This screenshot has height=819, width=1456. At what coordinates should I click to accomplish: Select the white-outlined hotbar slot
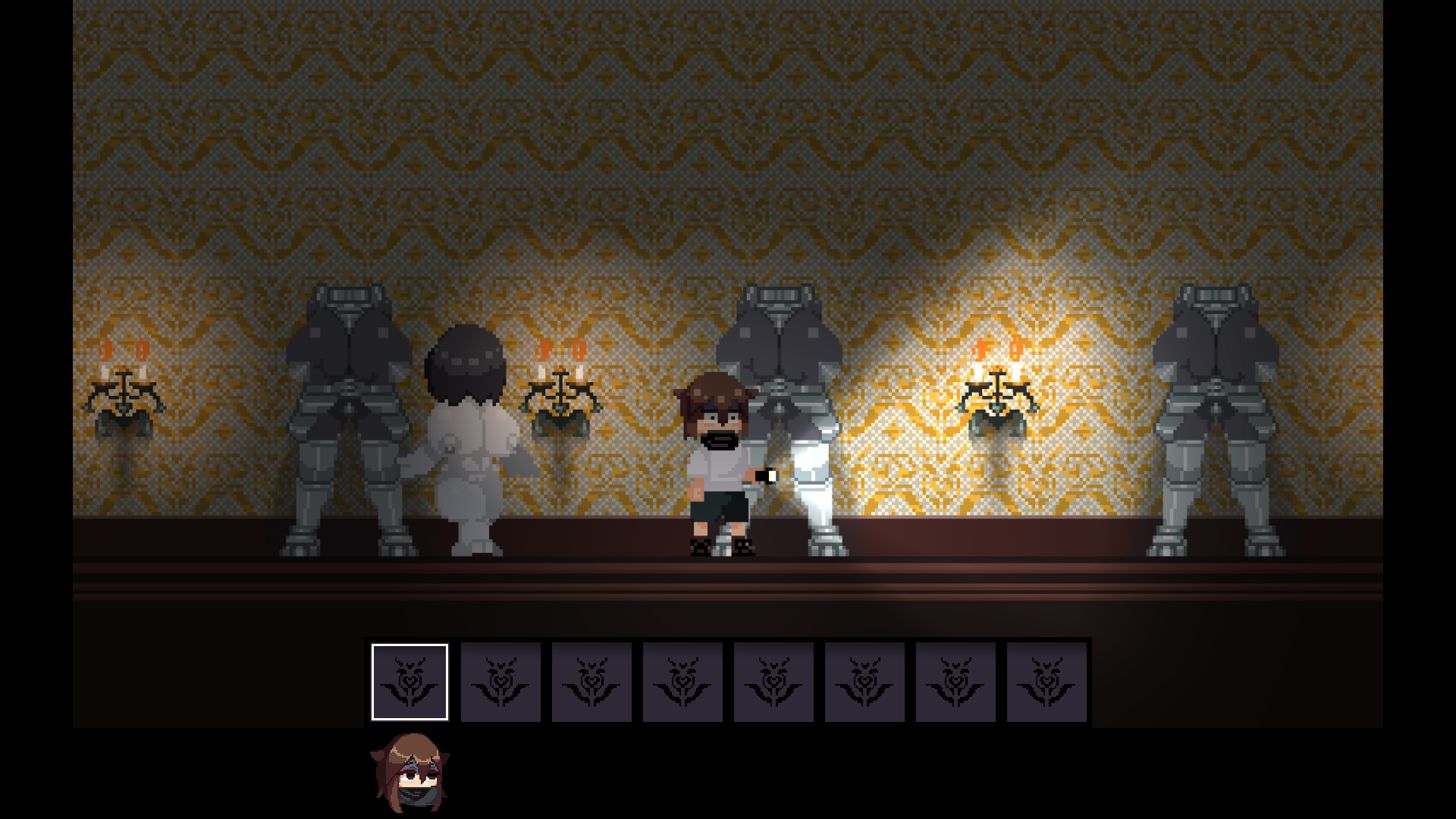(x=409, y=682)
